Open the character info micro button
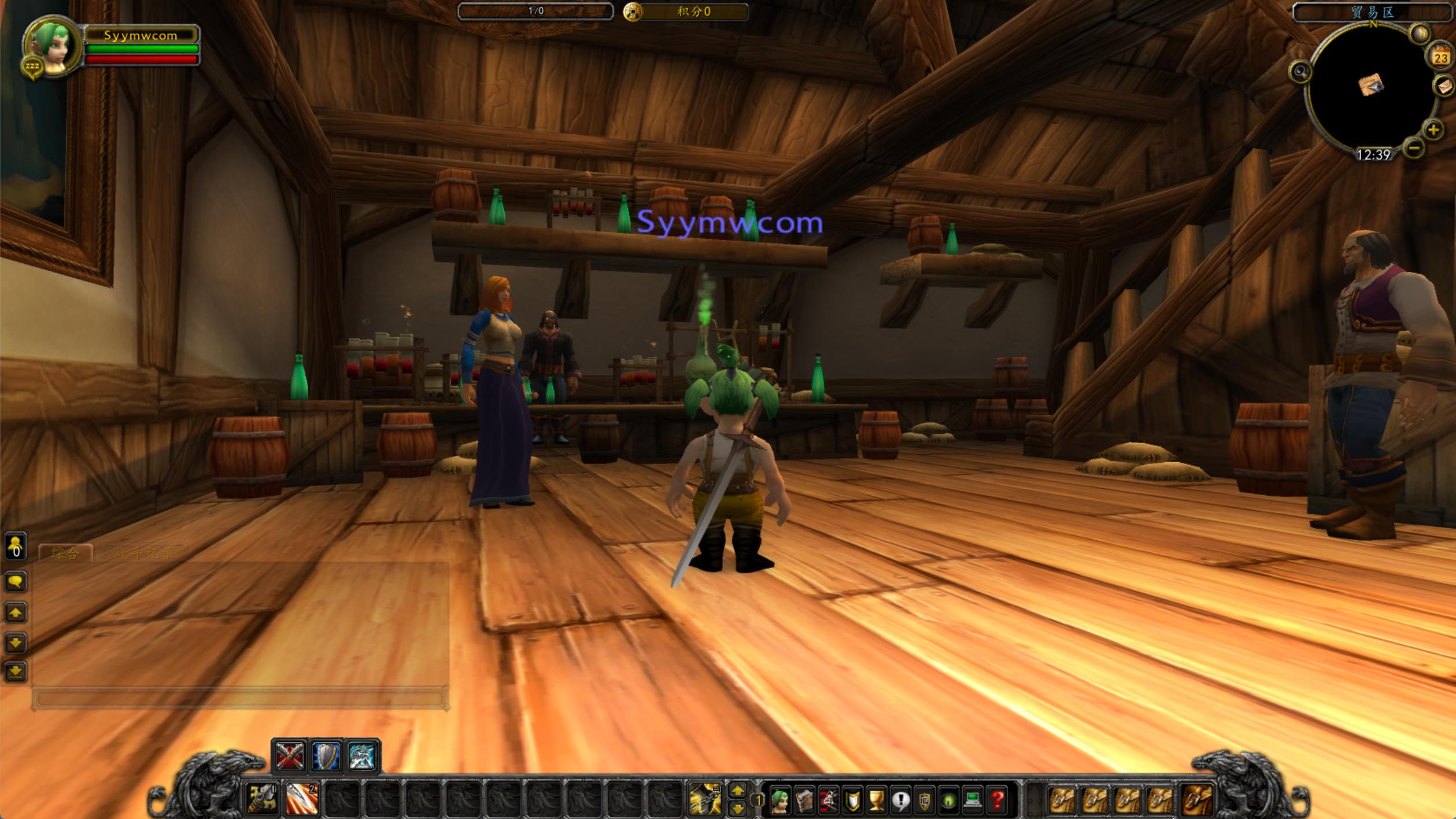 pyautogui.click(x=781, y=800)
